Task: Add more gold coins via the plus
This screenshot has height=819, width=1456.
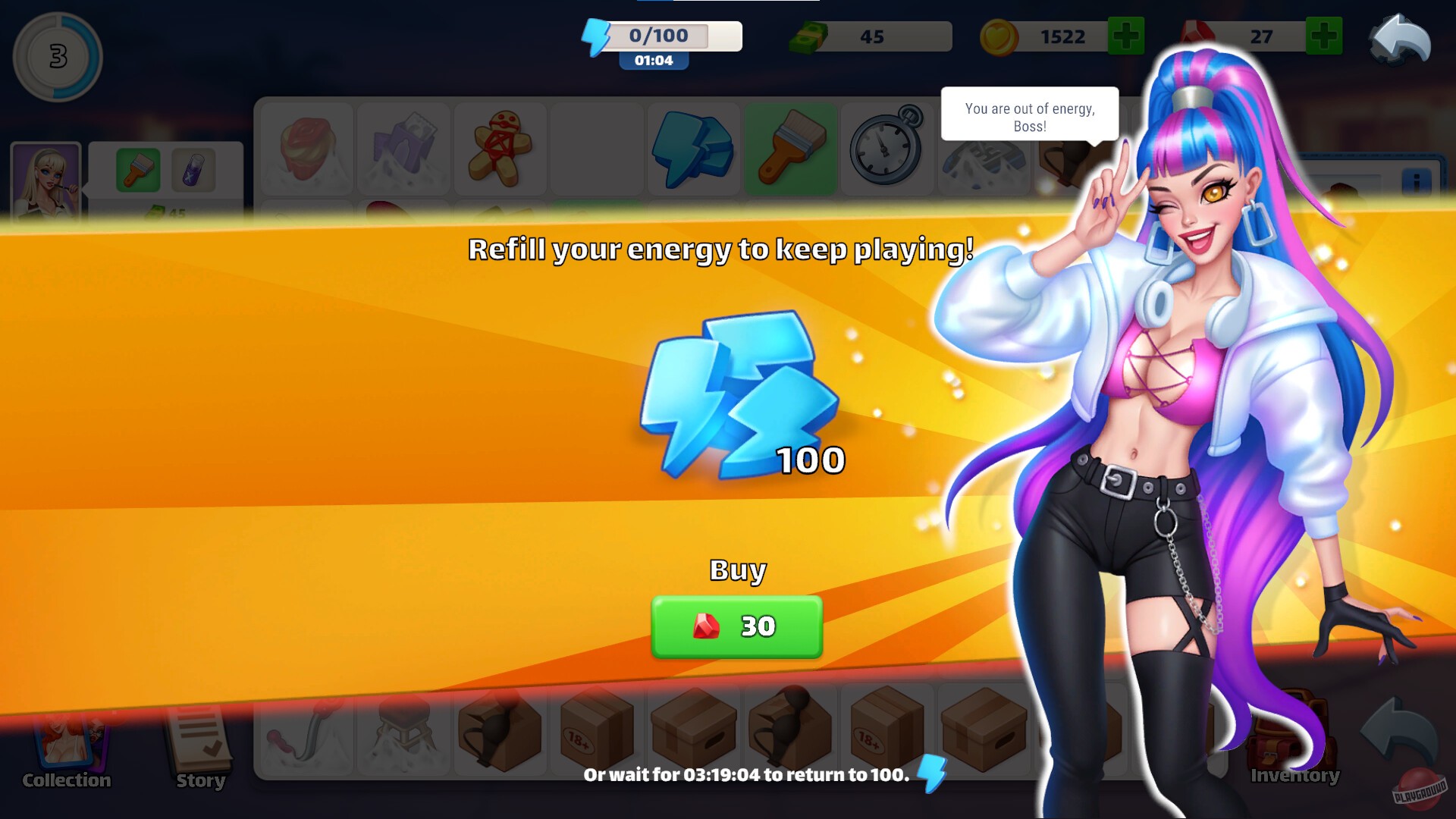Action: (x=1125, y=36)
